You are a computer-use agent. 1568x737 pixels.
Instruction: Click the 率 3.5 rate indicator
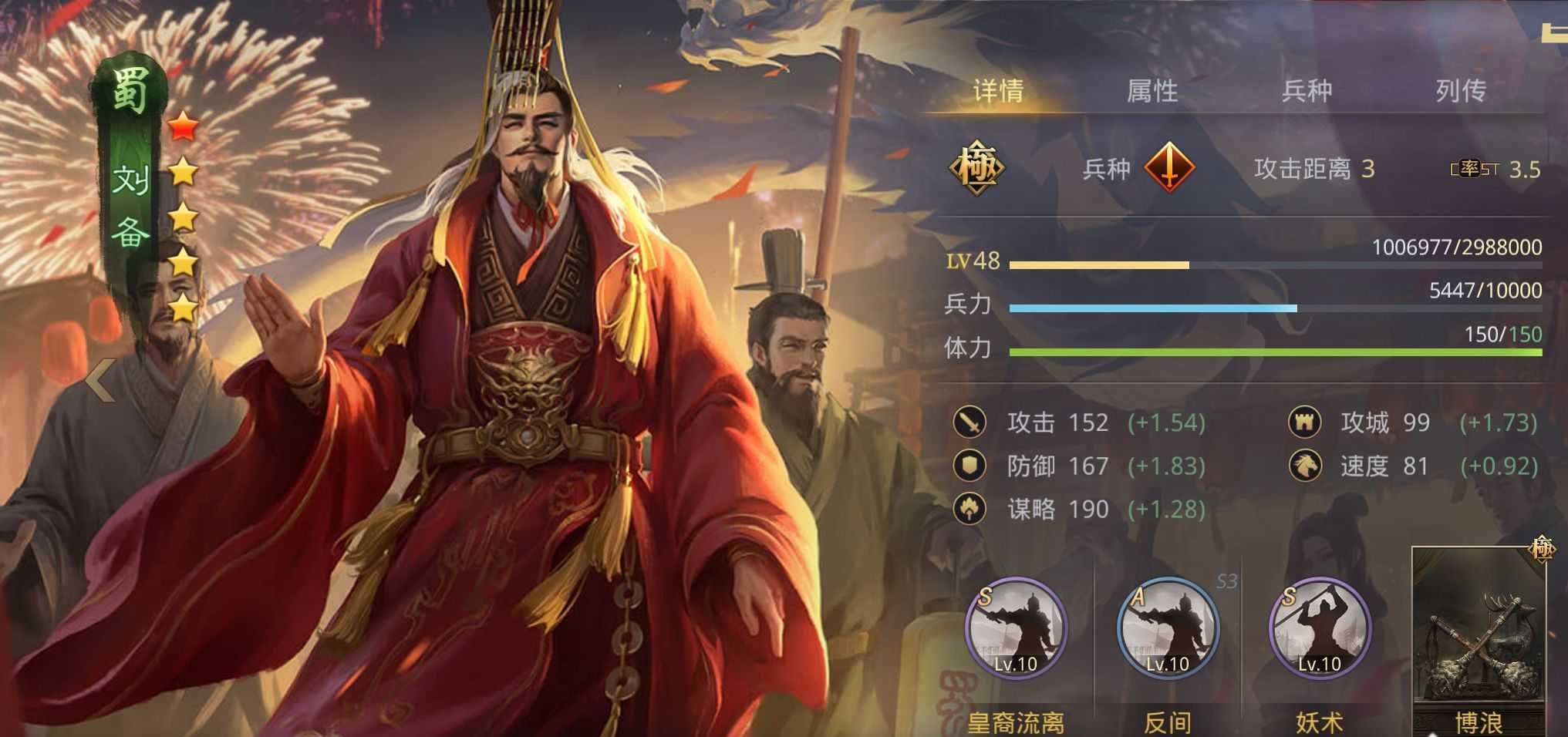click(1489, 167)
